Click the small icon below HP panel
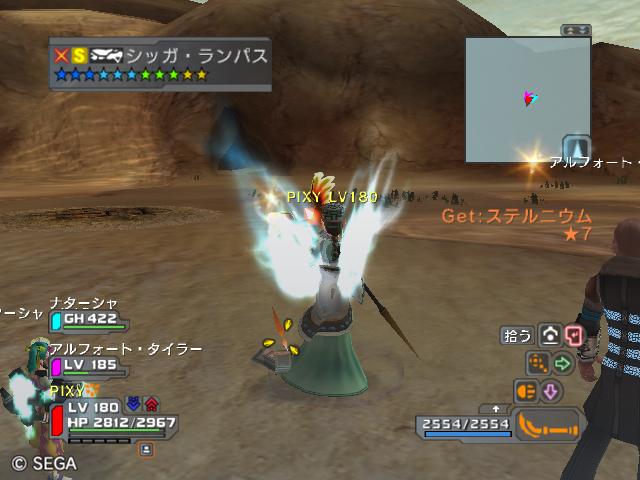The width and height of the screenshot is (640, 480). point(146,450)
